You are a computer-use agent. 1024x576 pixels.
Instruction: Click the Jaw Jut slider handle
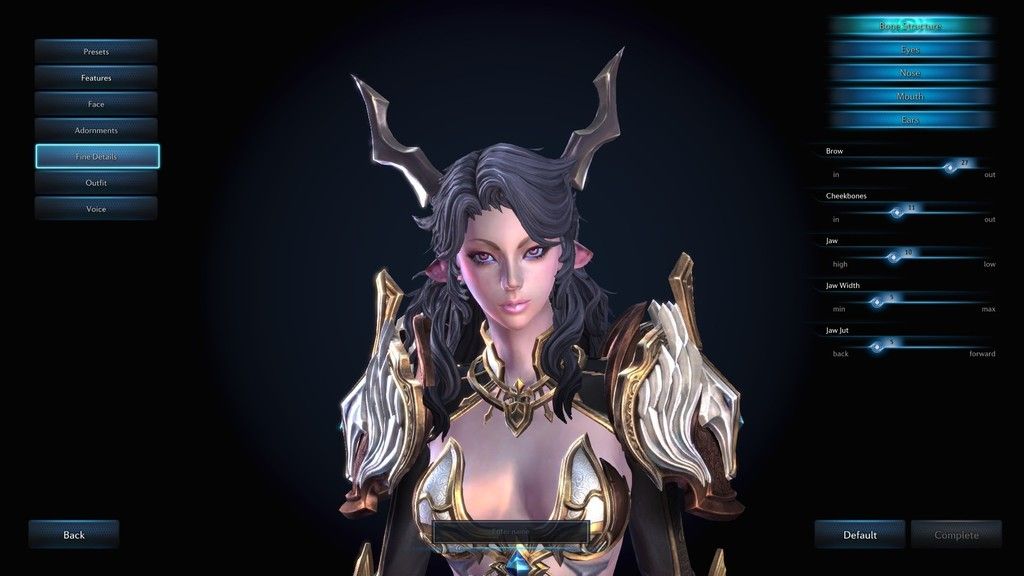pyautogui.click(x=877, y=347)
